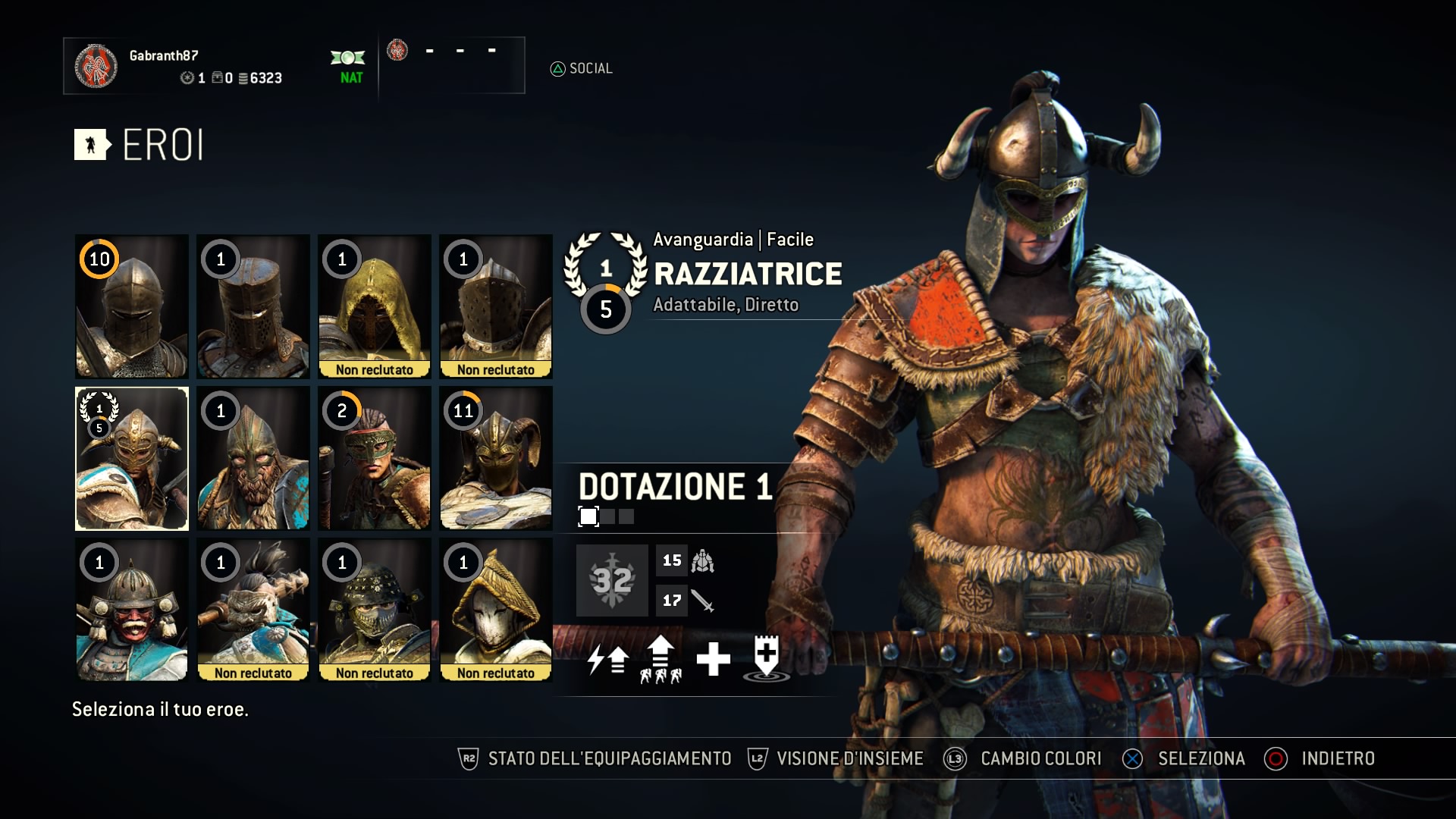Choose the bearded Warlord hero portrait
This screenshot has height=819, width=1456.
click(x=253, y=458)
